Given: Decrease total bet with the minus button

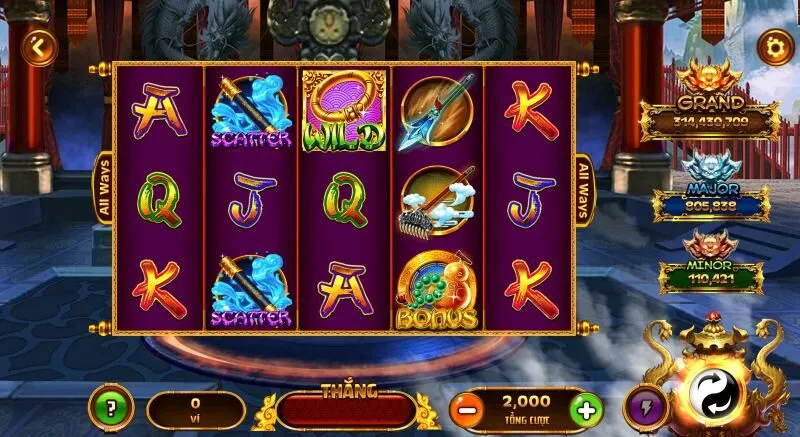Looking at the screenshot, I should coord(465,409).
